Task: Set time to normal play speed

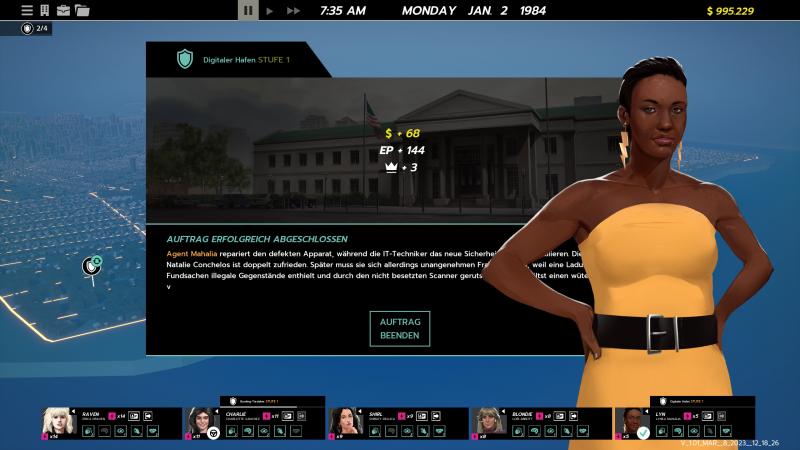Action: coord(270,10)
